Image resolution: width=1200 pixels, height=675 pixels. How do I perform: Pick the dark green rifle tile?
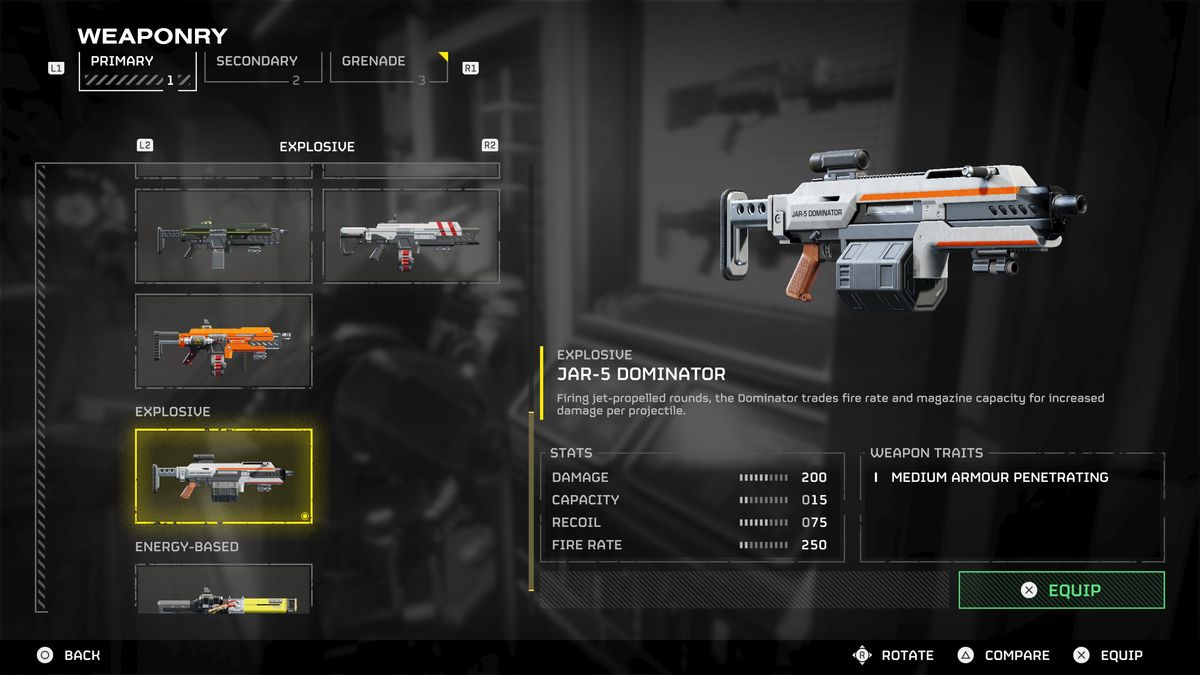point(223,236)
